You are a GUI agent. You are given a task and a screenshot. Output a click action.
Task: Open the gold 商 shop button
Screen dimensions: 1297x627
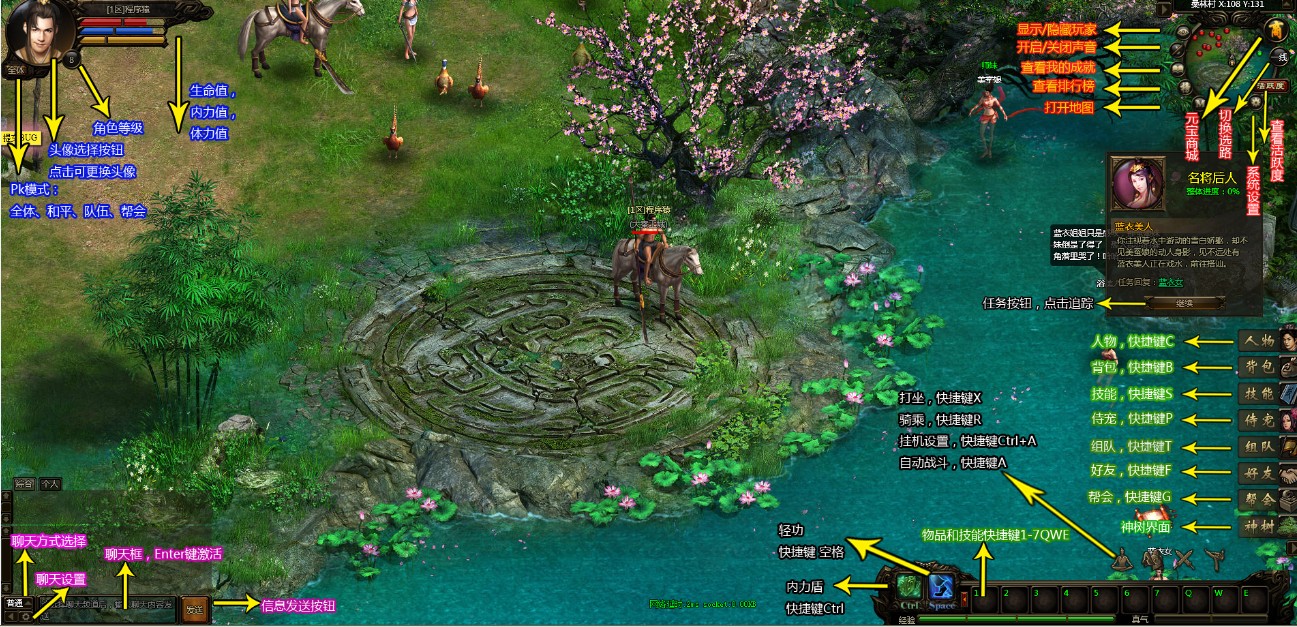1276,29
